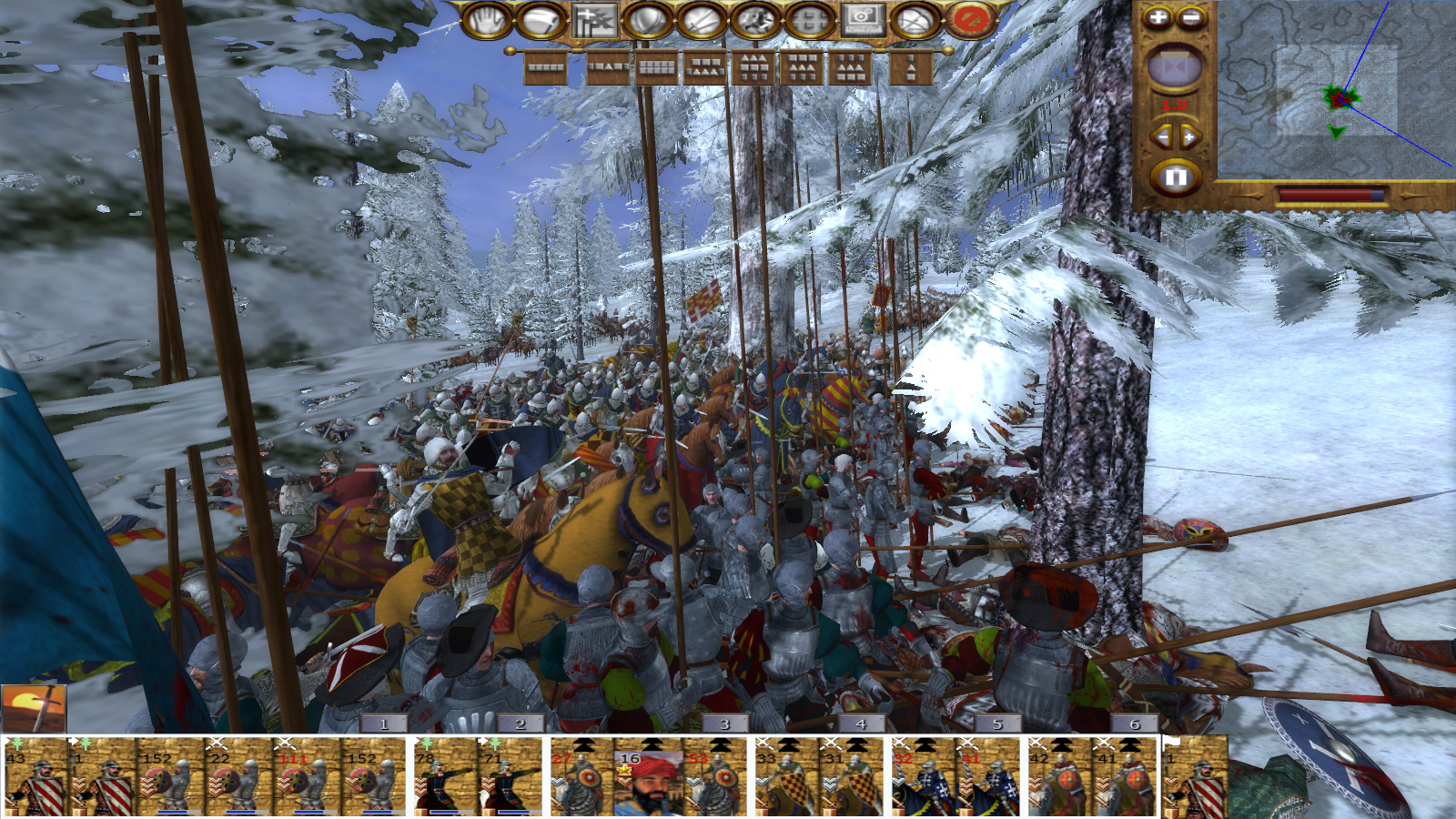Image resolution: width=1456 pixels, height=819 pixels.
Task: Toggle the guard mode shield icon
Action: point(647,20)
